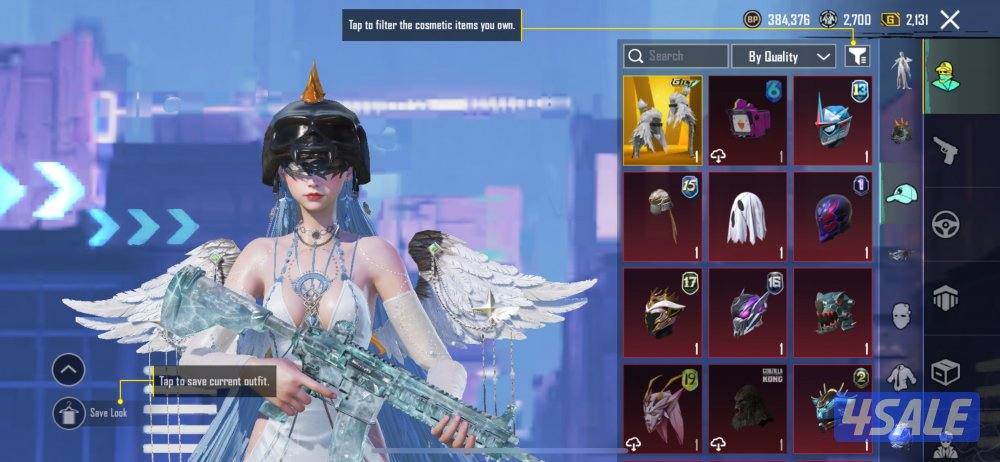Close the wardrobe screen

950,19
